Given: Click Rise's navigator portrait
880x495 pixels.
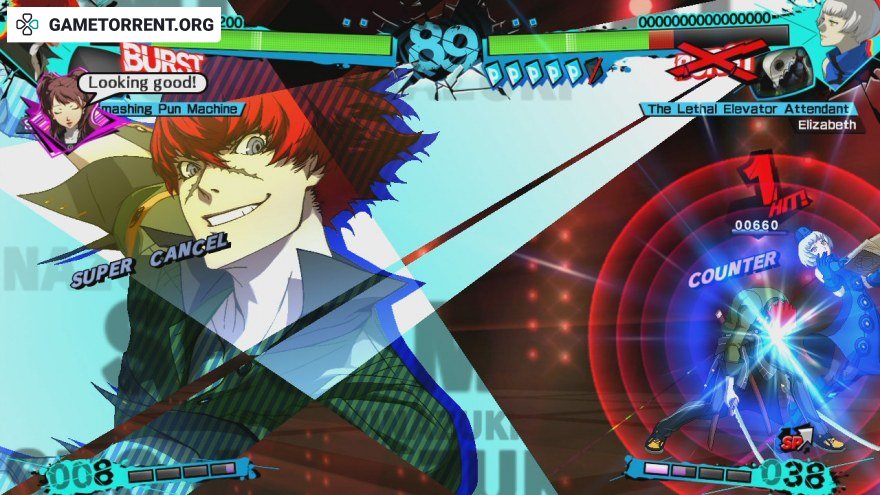Looking at the screenshot, I should [62, 112].
